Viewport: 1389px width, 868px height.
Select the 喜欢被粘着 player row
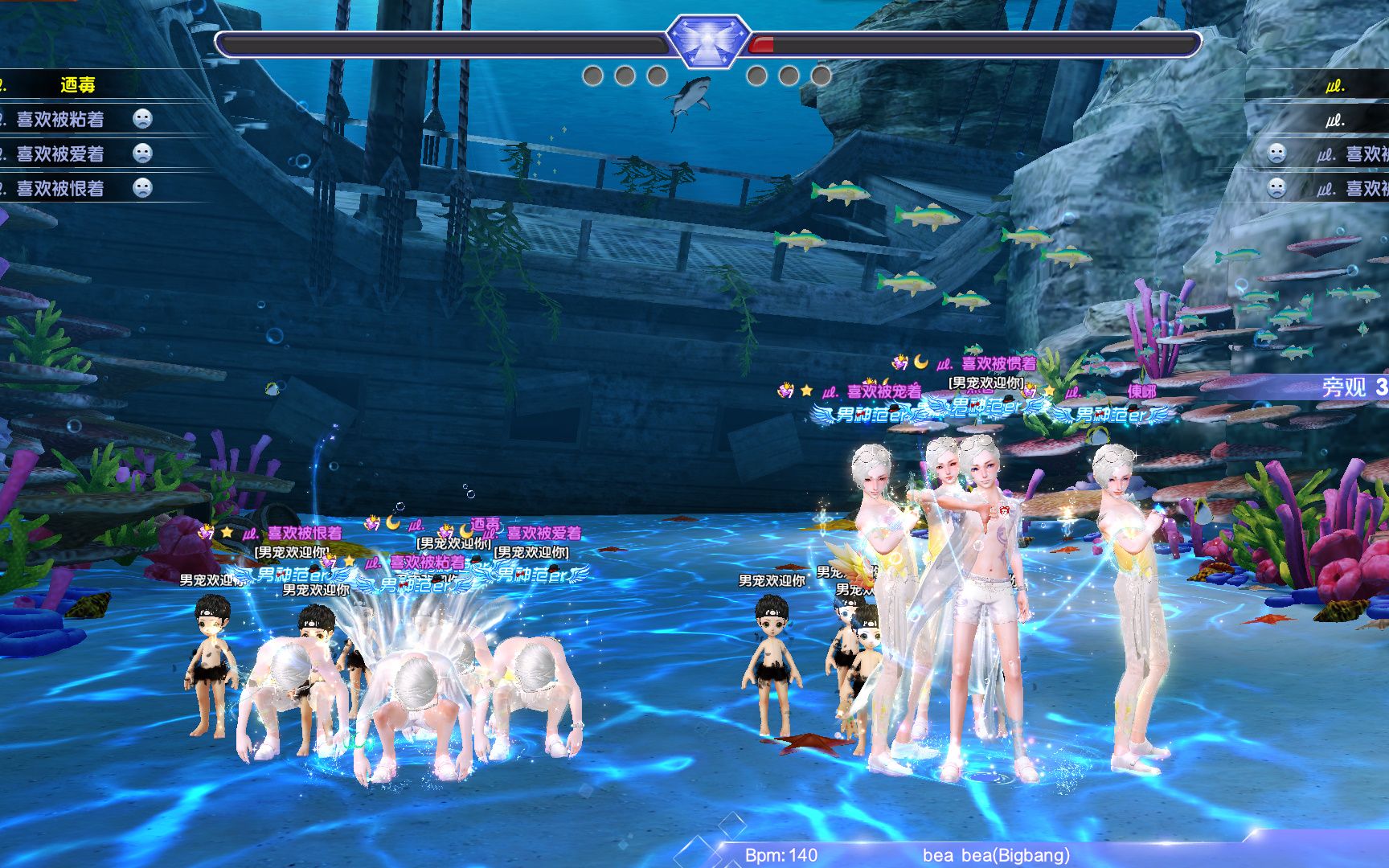tap(61, 120)
